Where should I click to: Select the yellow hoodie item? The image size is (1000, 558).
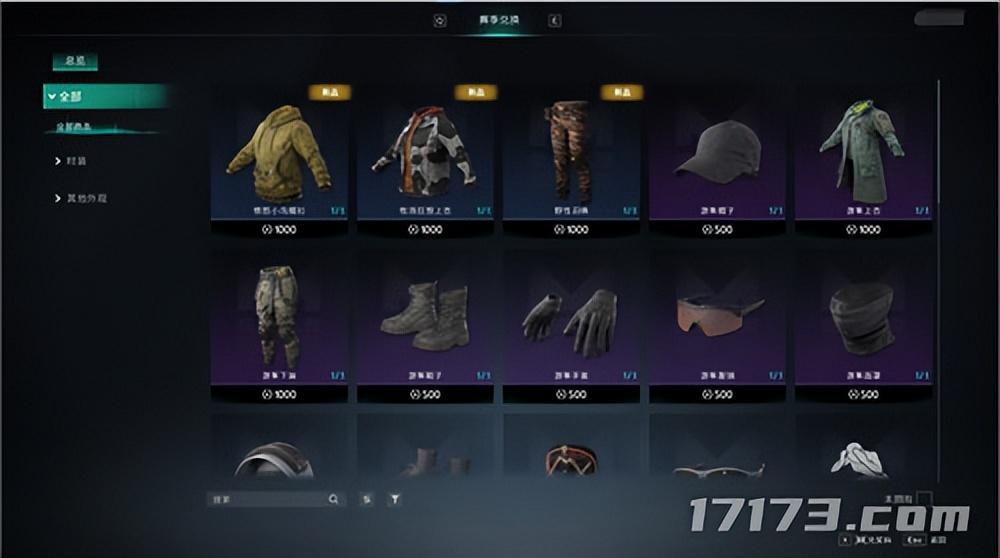[279, 155]
